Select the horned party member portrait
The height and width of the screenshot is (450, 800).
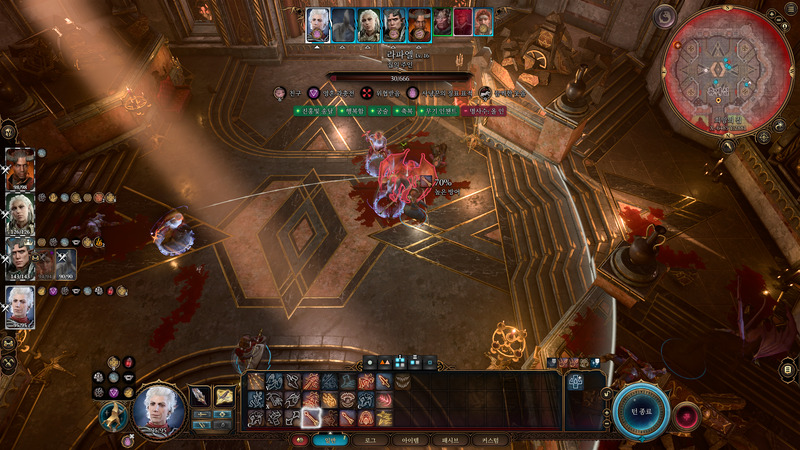pyautogui.click(x=20, y=166)
